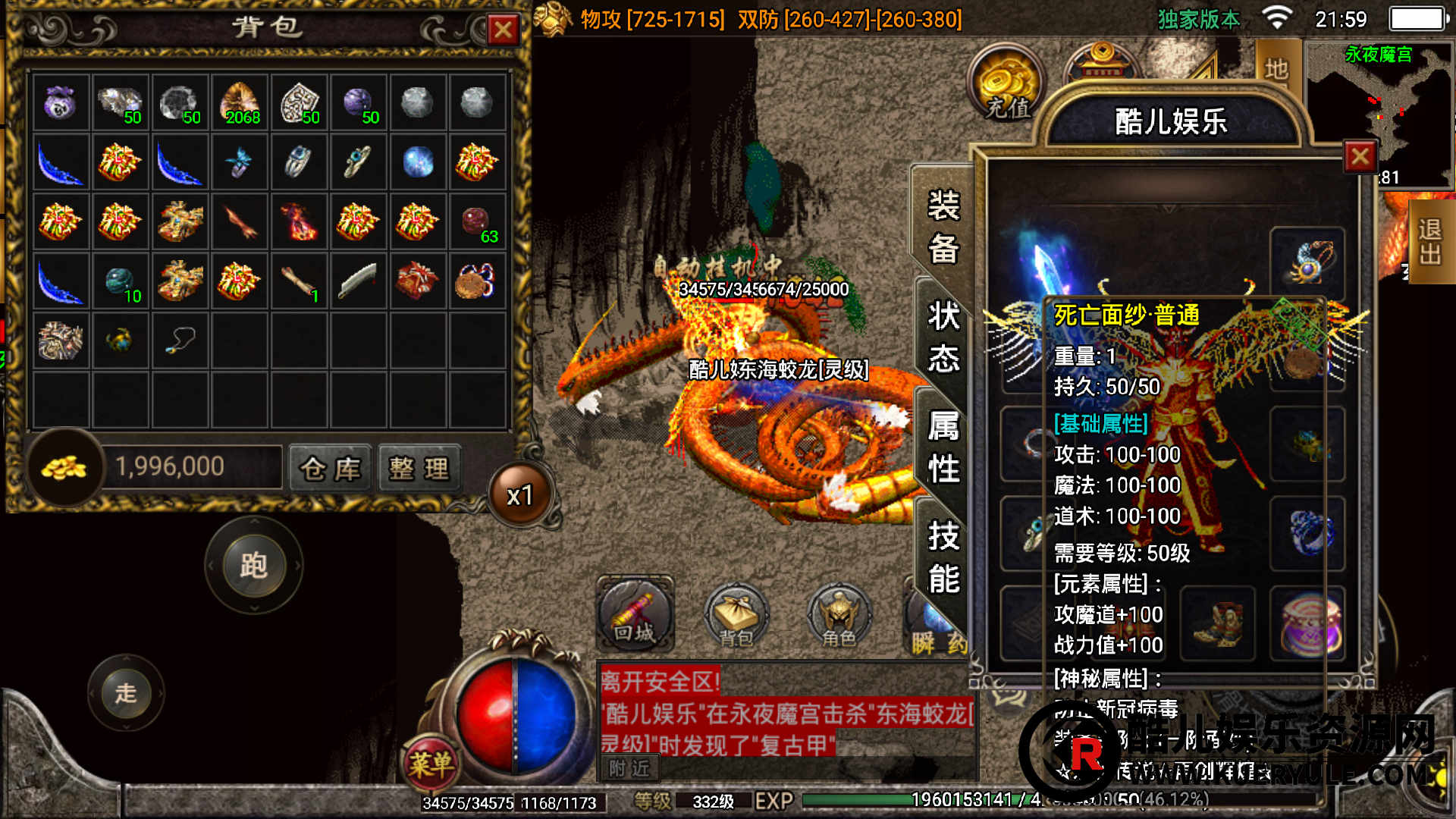Open the 永夜魔宫 minimap
Screen dimensions: 1456x819
[1377, 114]
